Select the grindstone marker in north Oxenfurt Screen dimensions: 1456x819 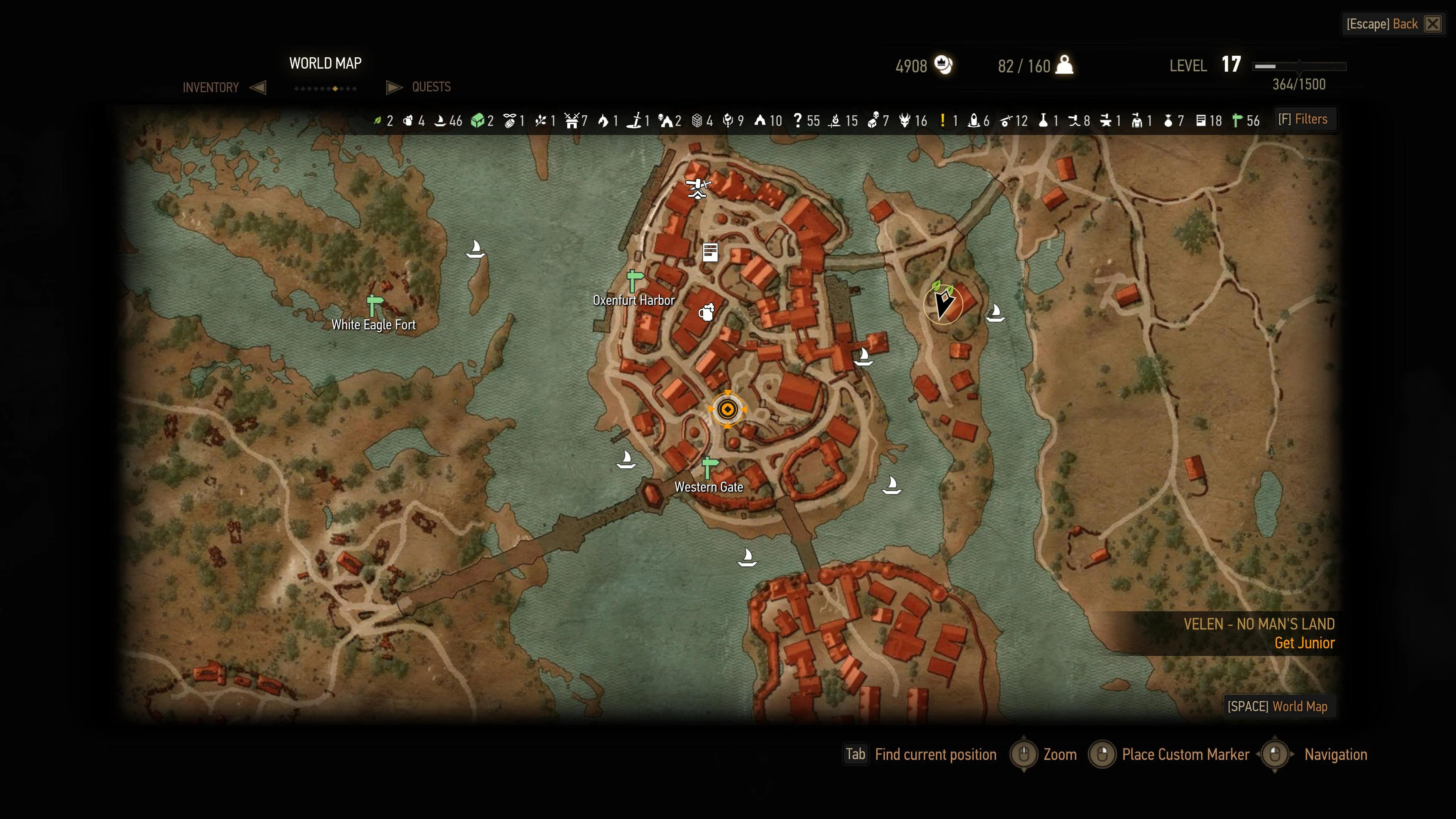(x=698, y=188)
